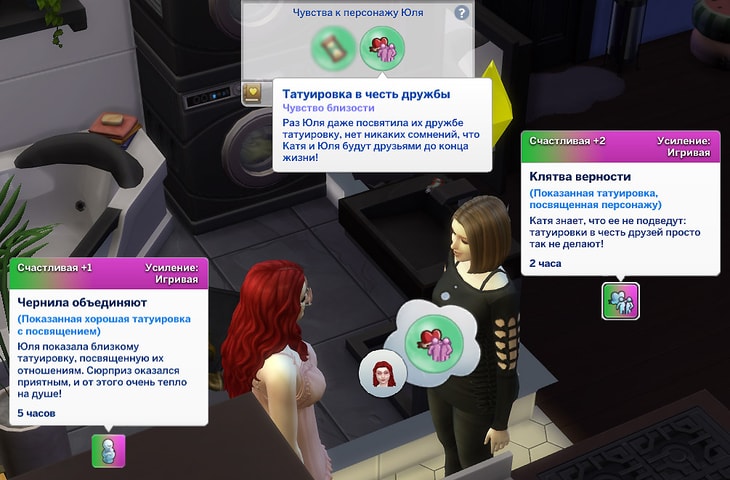Select the group of friends moodlet icon
The width and height of the screenshot is (730, 480).
(620, 301)
